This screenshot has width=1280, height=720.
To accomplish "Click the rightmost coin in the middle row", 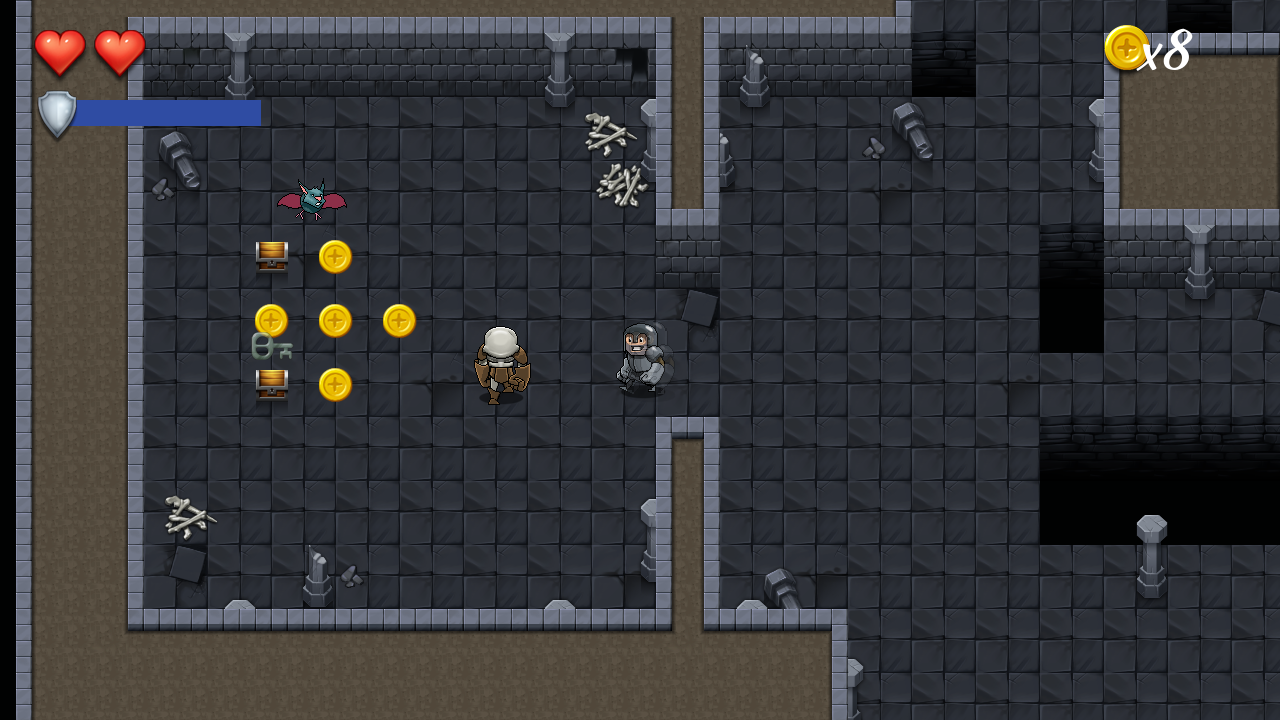I will (398, 321).
